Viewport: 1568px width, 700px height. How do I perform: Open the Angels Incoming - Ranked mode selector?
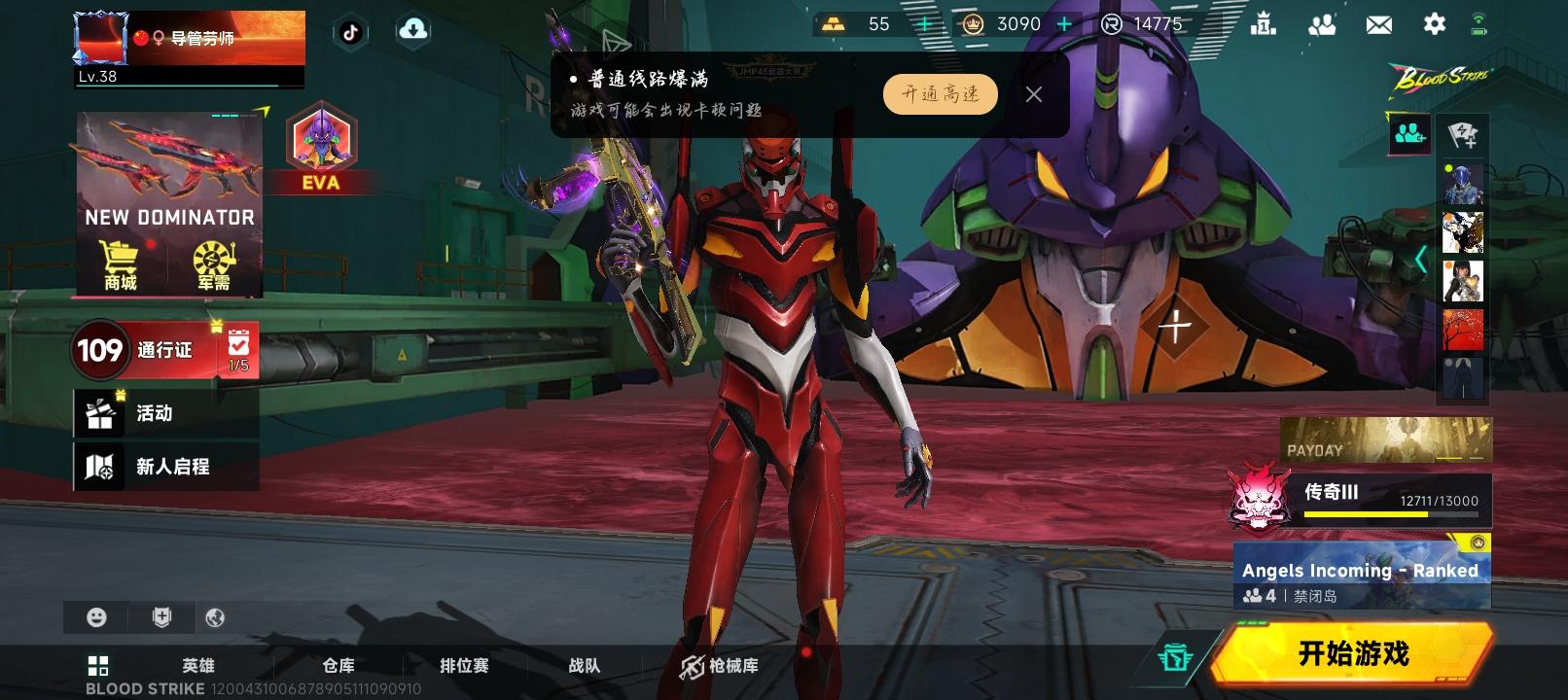click(1360, 571)
